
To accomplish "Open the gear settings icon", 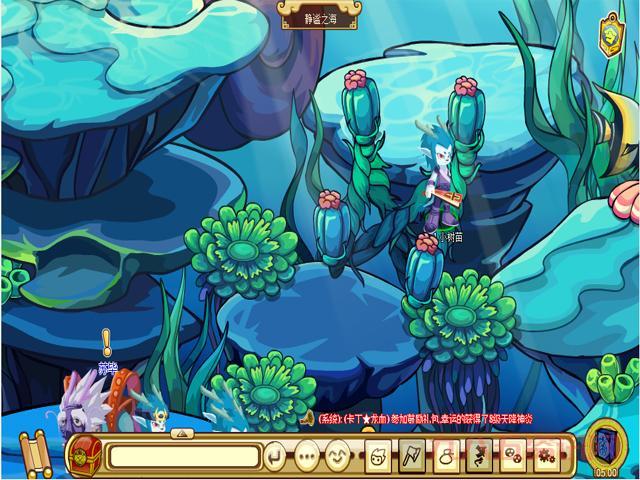I will [545, 457].
